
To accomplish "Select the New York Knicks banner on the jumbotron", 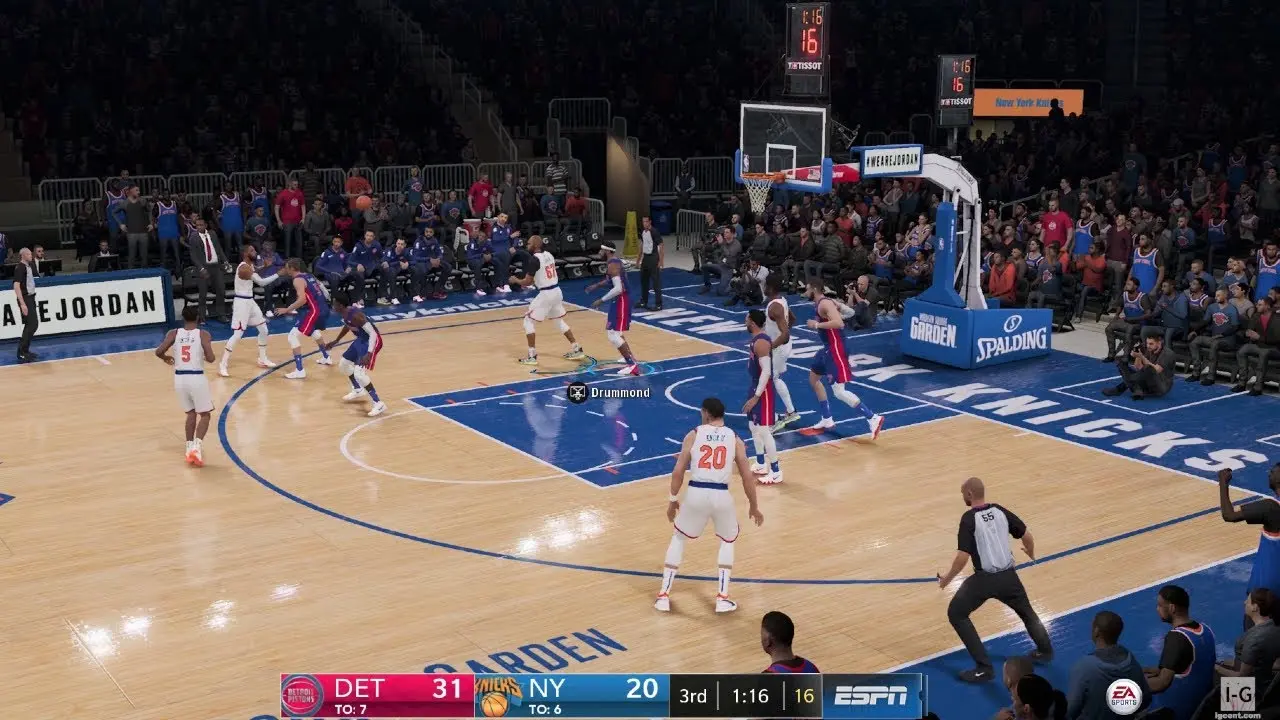I will 1027,100.
